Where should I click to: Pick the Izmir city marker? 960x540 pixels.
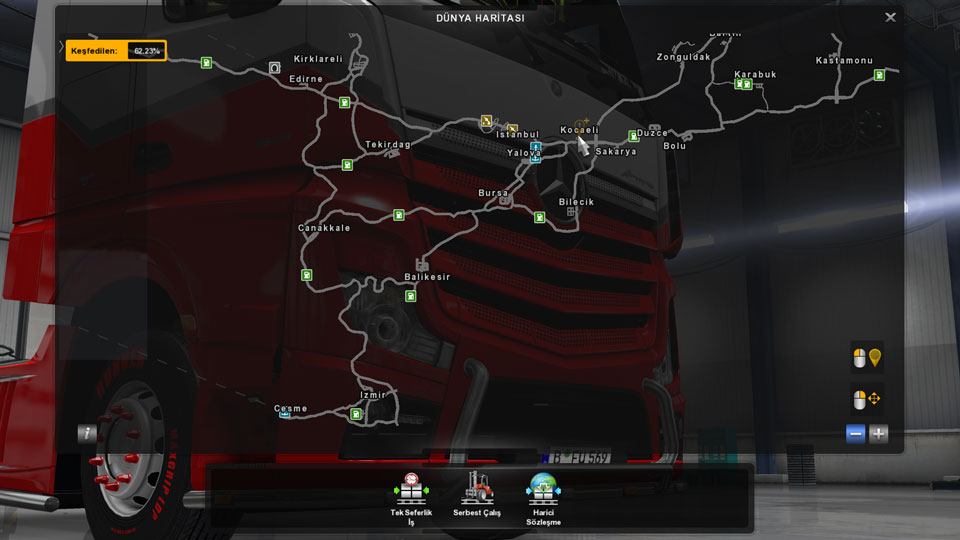coord(373,395)
